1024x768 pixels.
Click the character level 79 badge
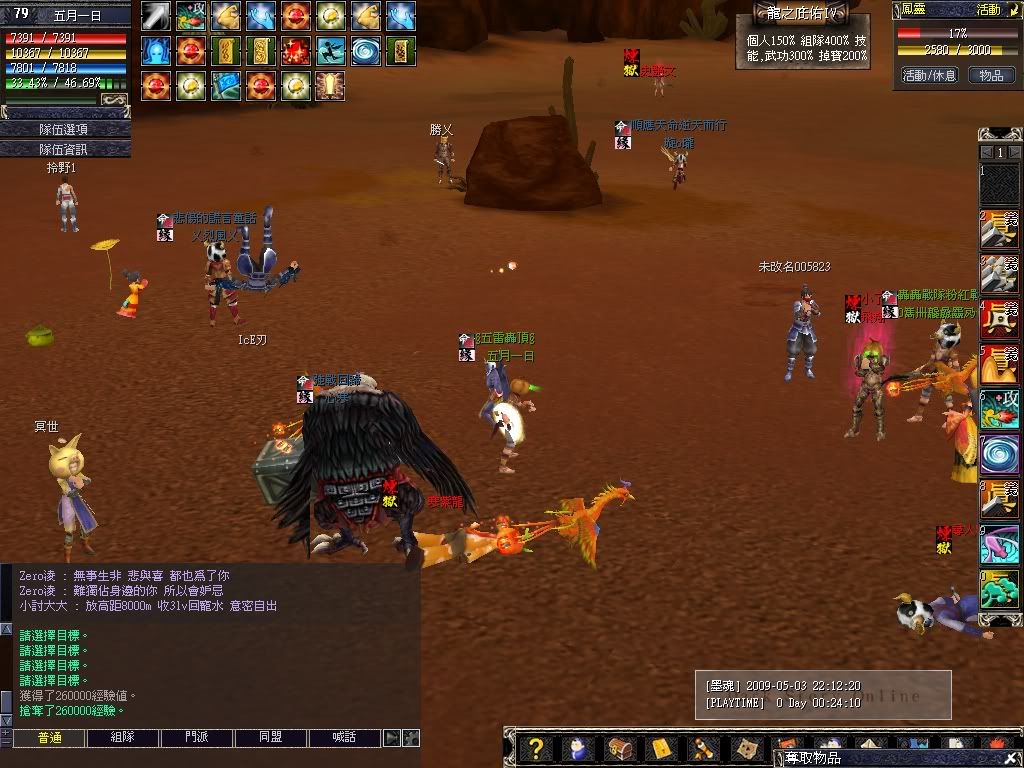[x=19, y=13]
